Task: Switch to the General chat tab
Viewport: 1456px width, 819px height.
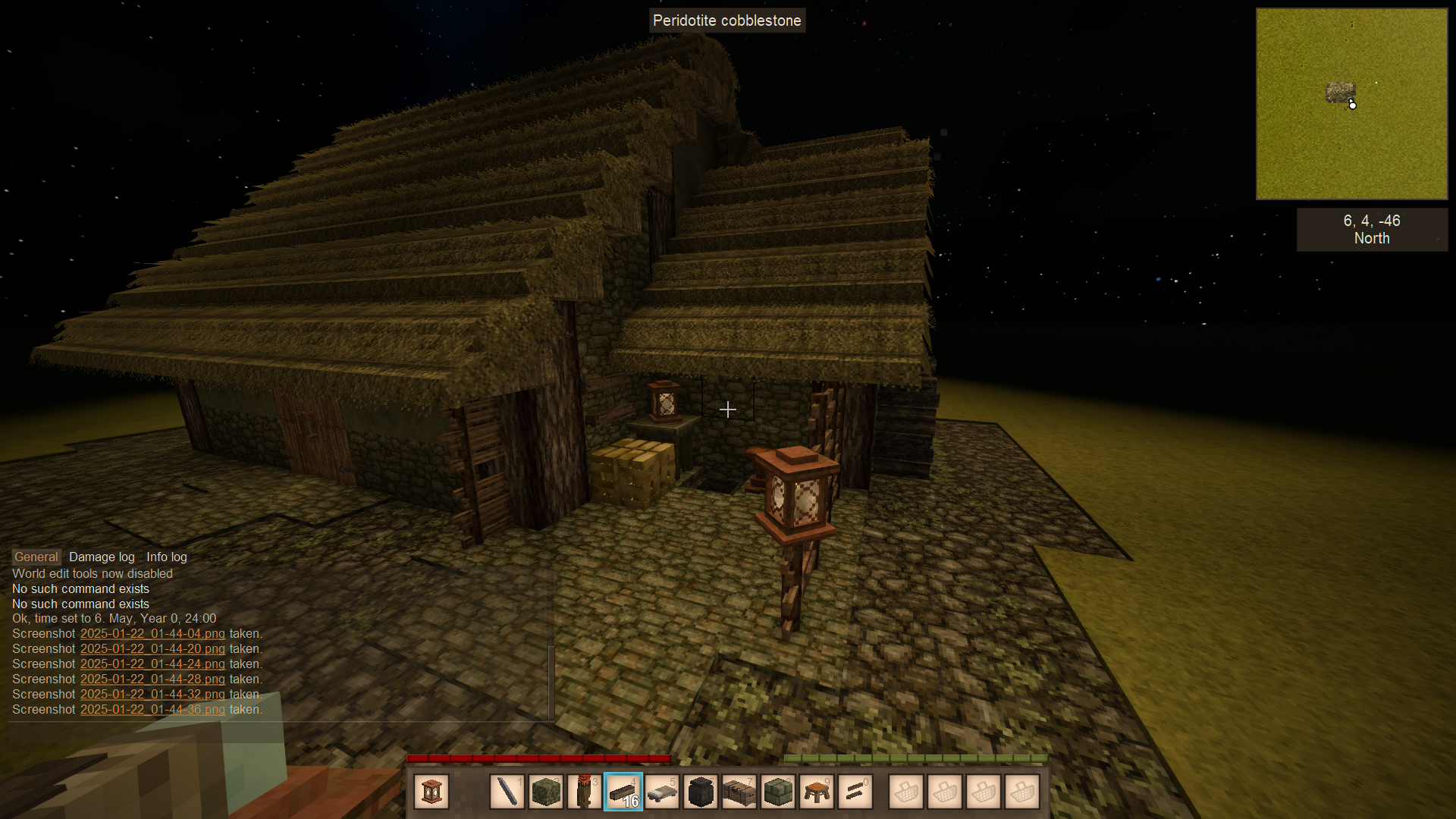Action: coord(36,557)
